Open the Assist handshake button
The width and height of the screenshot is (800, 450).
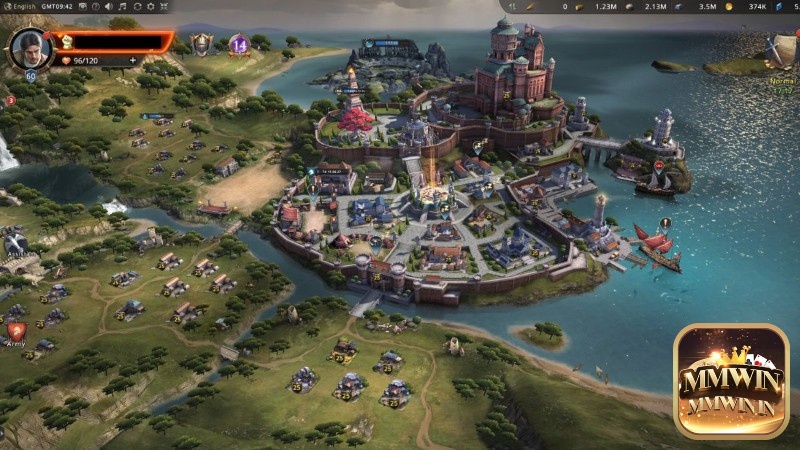(14, 243)
